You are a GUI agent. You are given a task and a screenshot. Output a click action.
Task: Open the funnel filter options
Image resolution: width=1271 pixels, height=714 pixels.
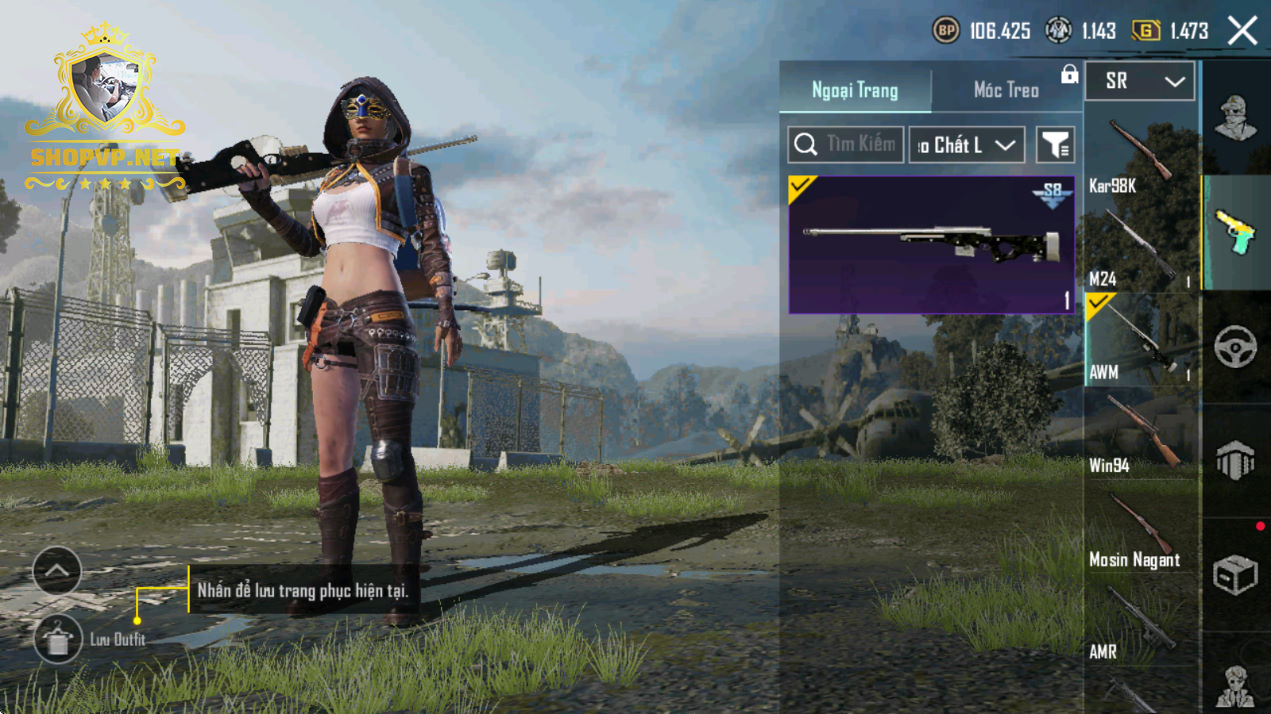1055,145
